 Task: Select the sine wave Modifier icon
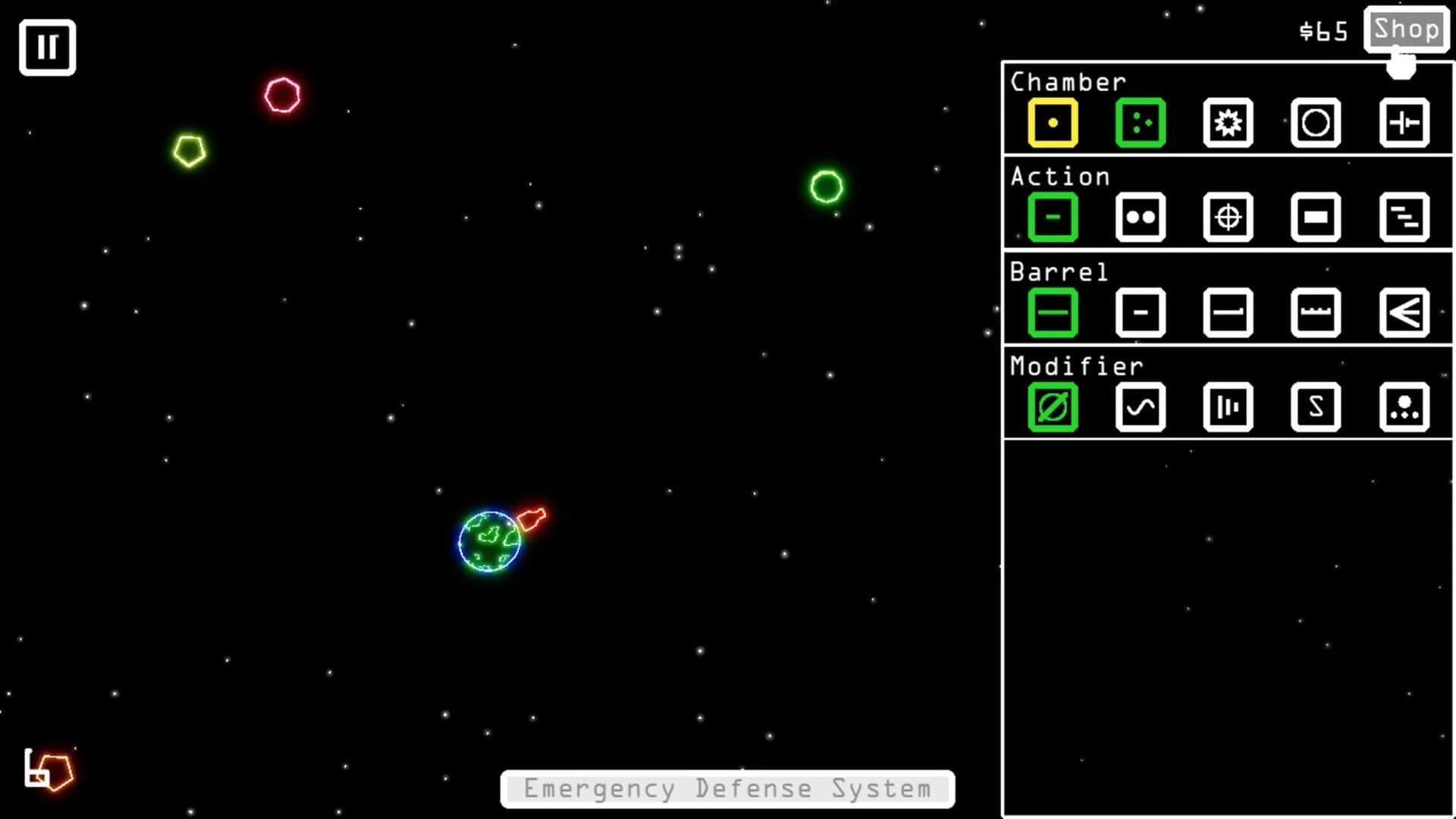(1141, 407)
